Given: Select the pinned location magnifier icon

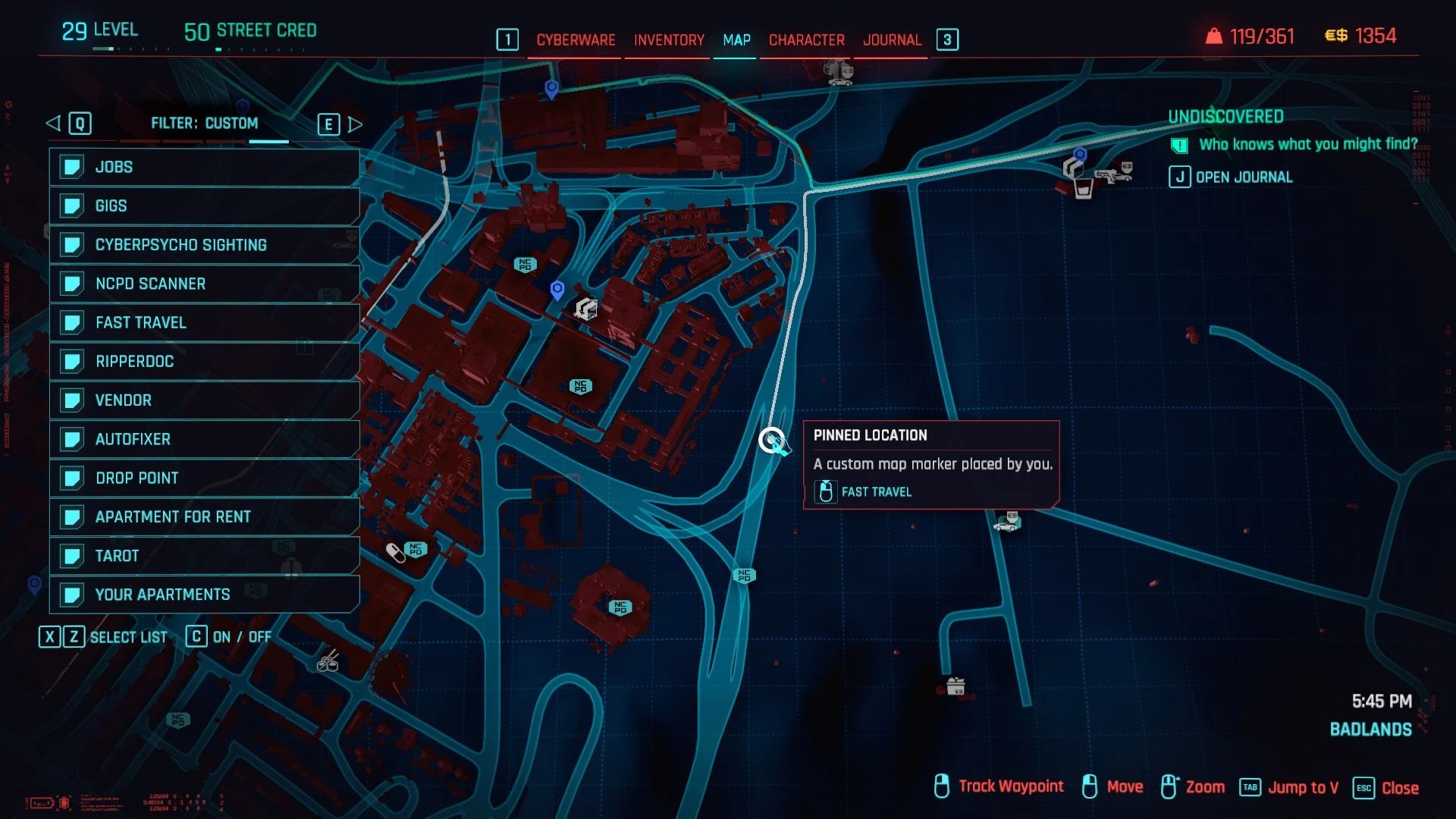Looking at the screenshot, I should (772, 440).
